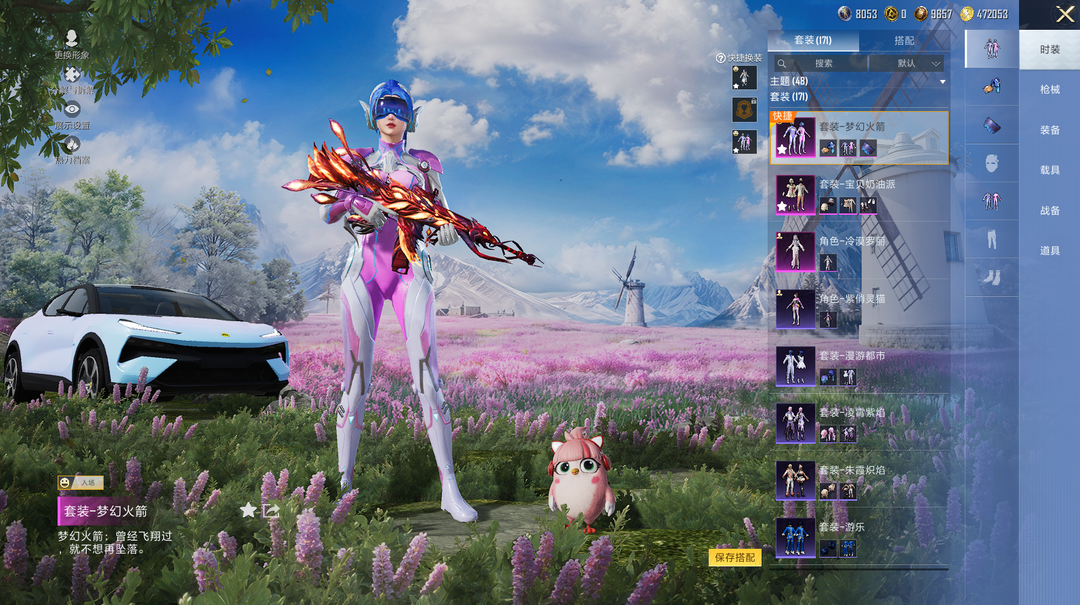1080x605 pixels.
Task: Select the 装备 category
Action: point(1049,130)
